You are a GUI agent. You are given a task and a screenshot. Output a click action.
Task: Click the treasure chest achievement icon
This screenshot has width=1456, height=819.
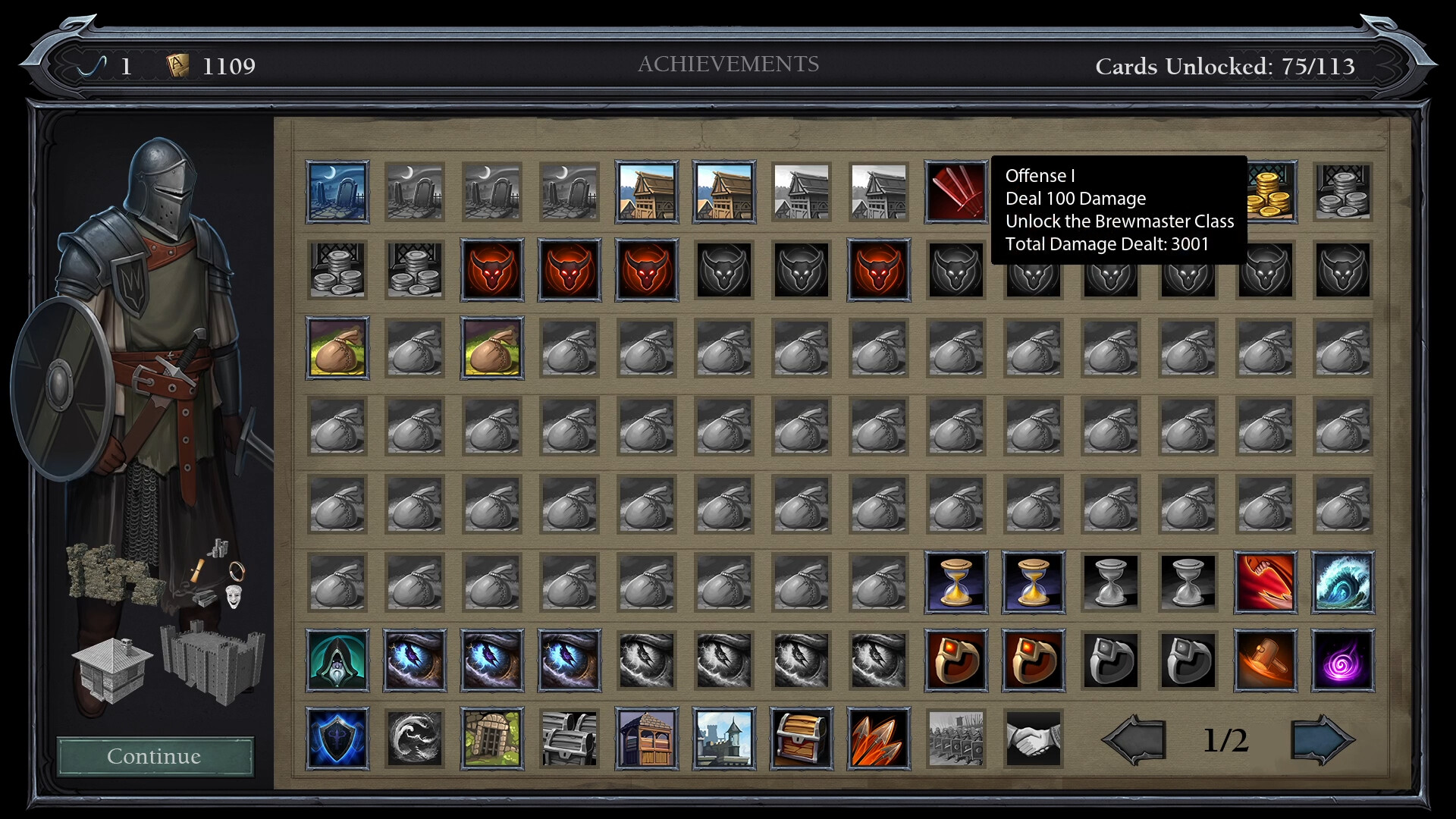click(x=802, y=738)
